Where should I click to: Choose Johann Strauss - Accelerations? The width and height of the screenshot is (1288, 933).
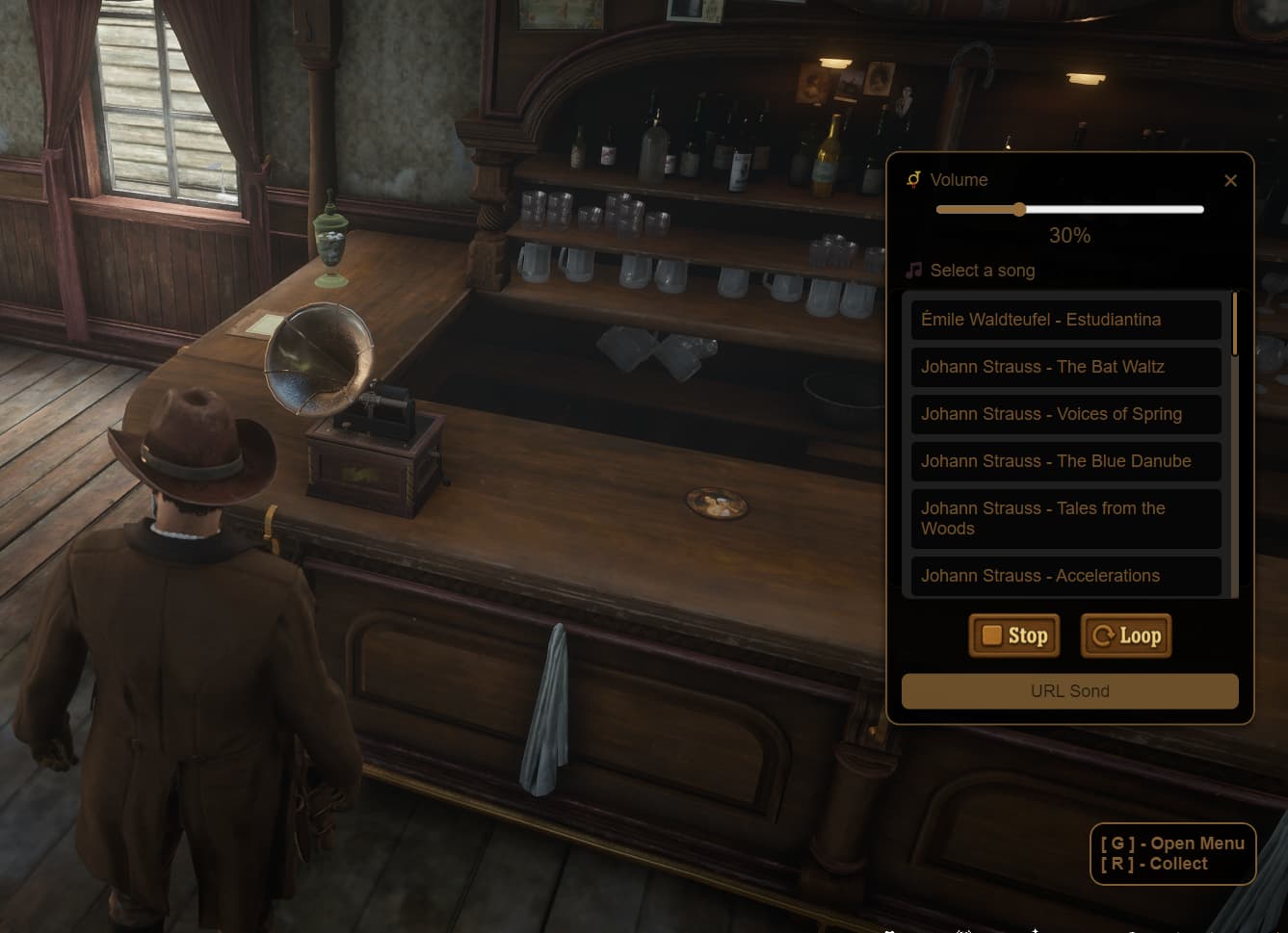(1065, 576)
